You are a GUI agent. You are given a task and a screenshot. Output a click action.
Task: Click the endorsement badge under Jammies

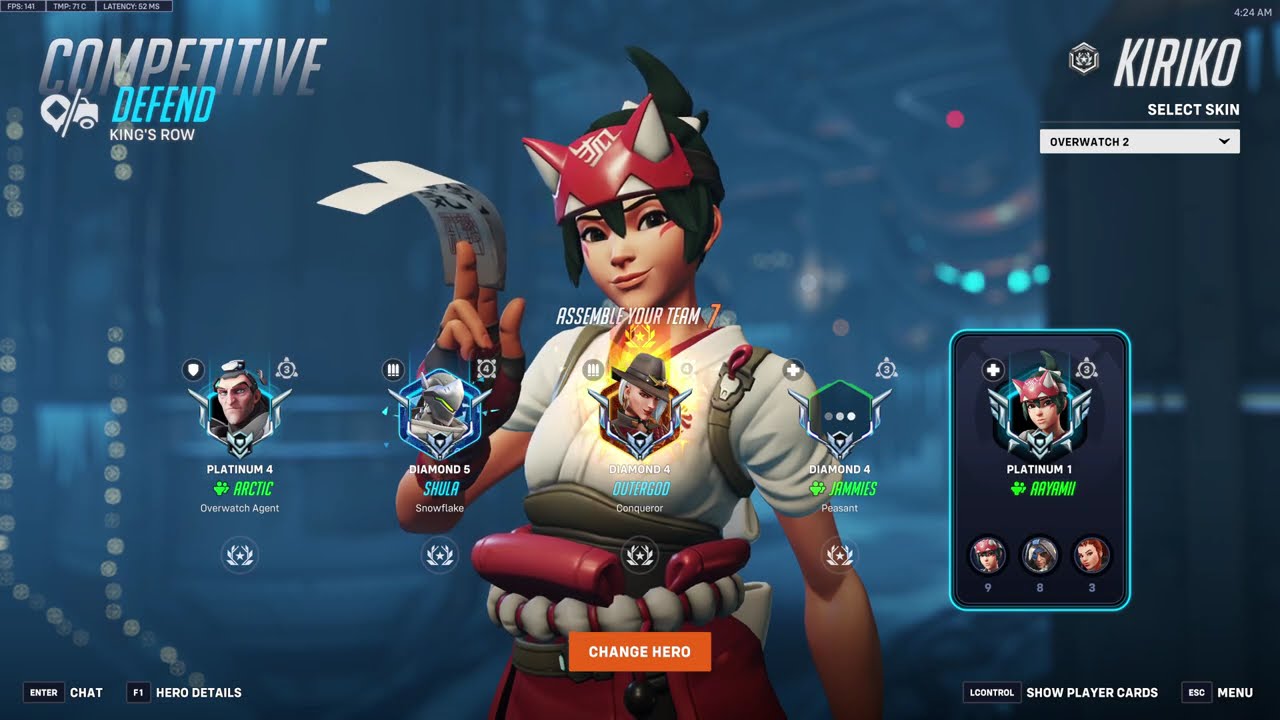840,554
